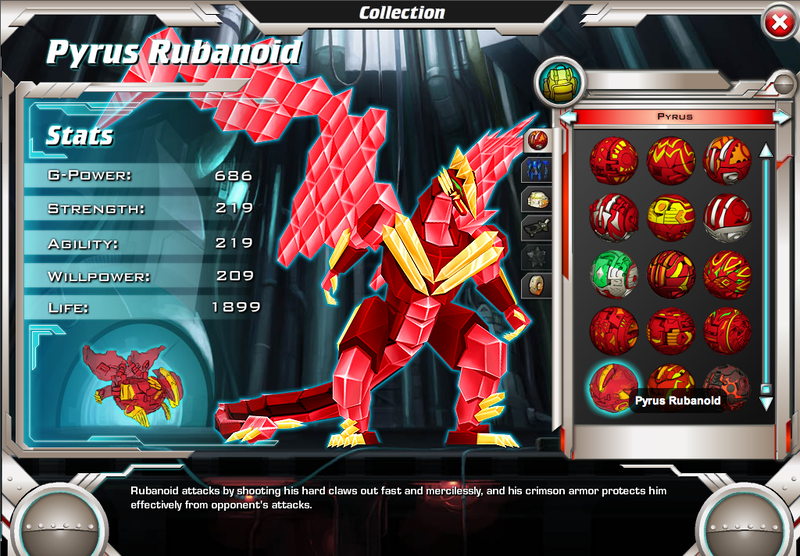This screenshot has height=556, width=800.
Task: Close the Collection window
Action: pos(775,21)
